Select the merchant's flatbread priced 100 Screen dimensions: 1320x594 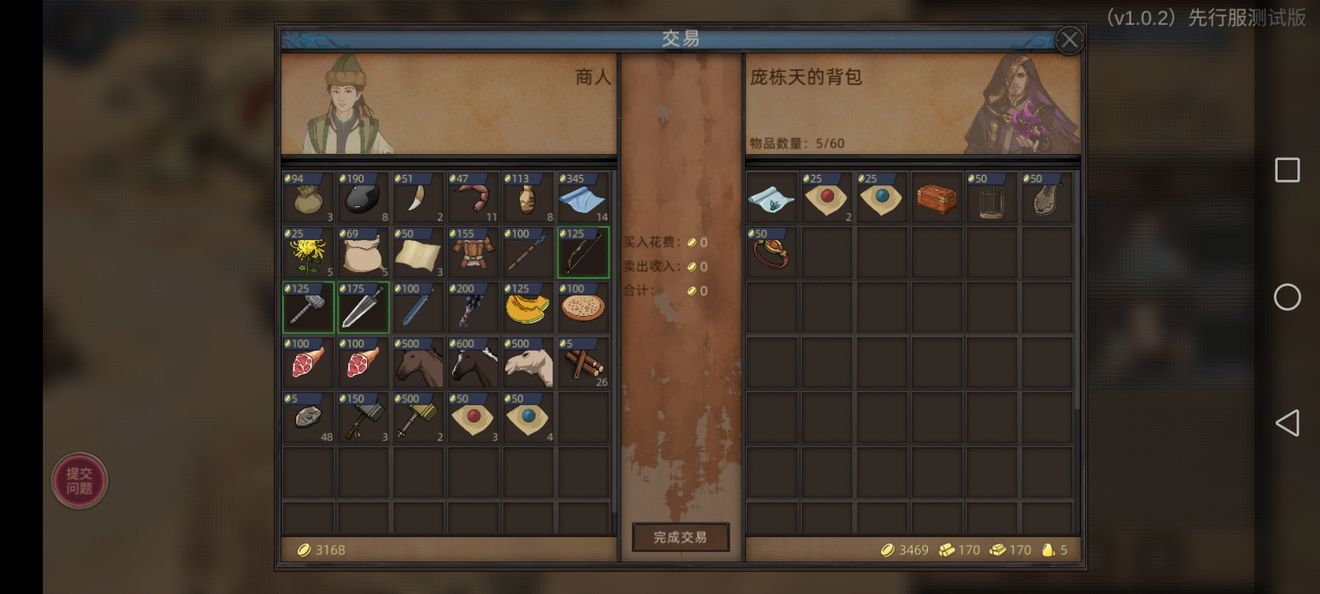583,308
